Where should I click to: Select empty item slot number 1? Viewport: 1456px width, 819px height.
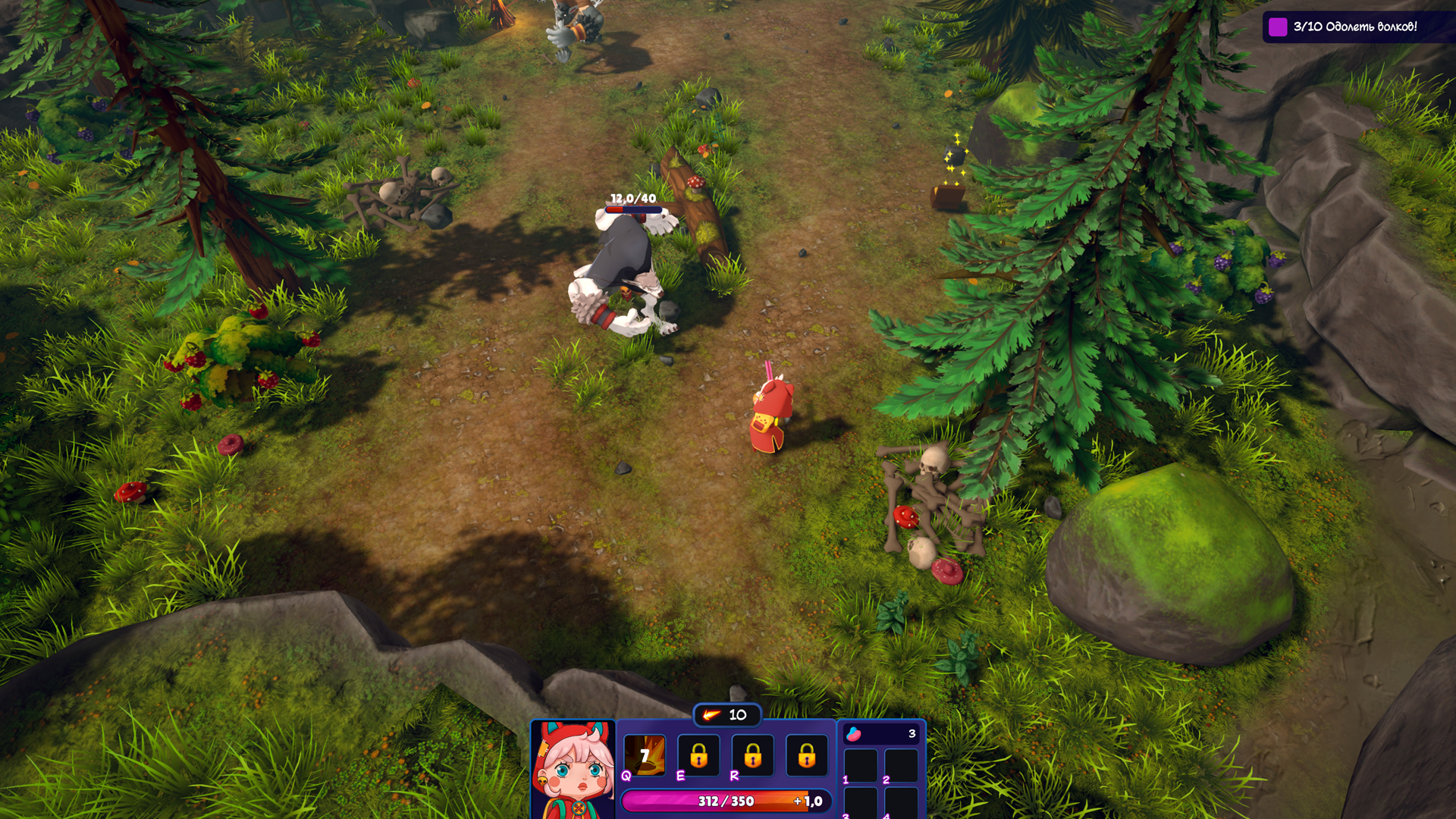861,764
